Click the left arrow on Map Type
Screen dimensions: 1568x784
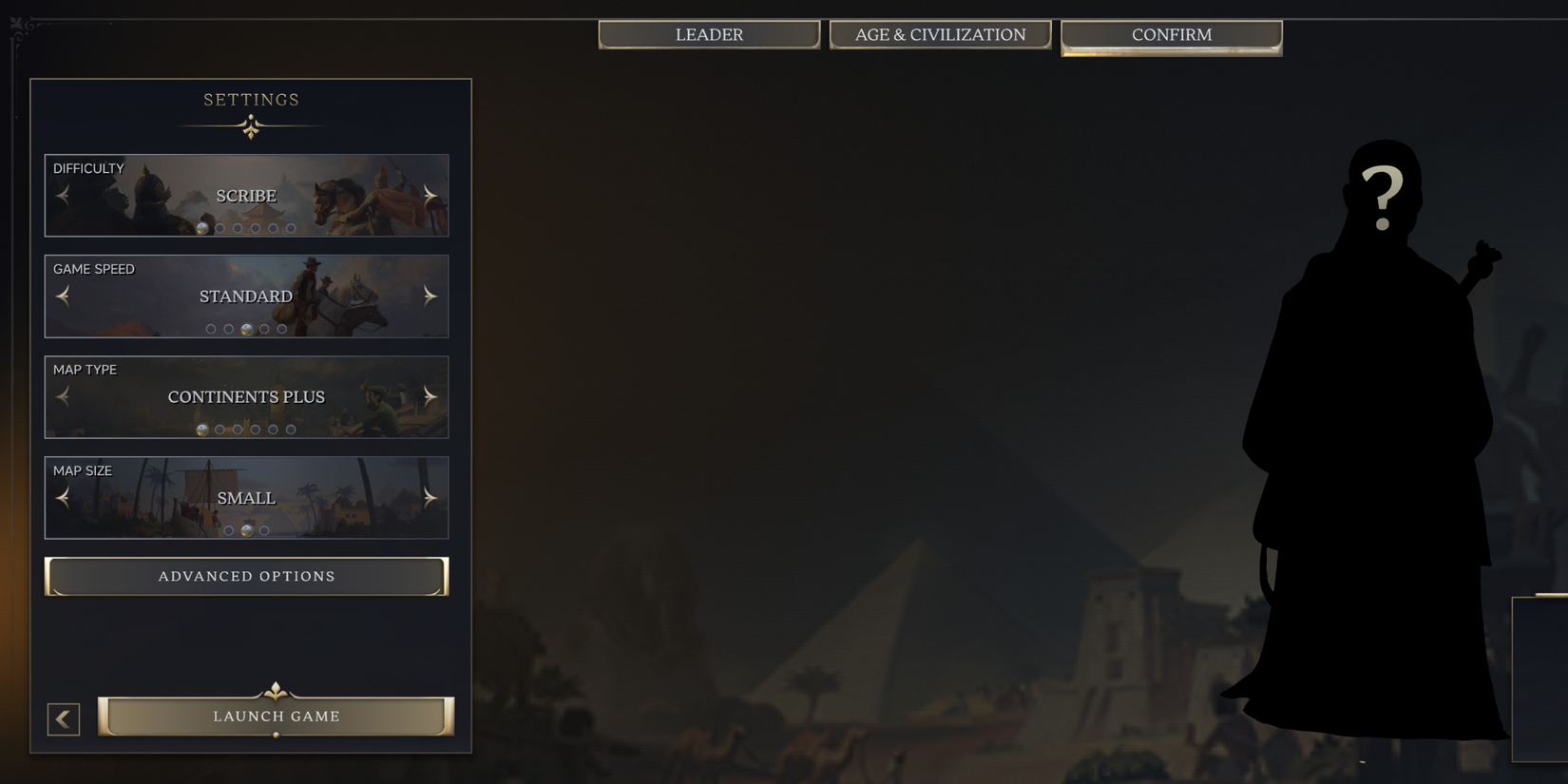(63, 396)
